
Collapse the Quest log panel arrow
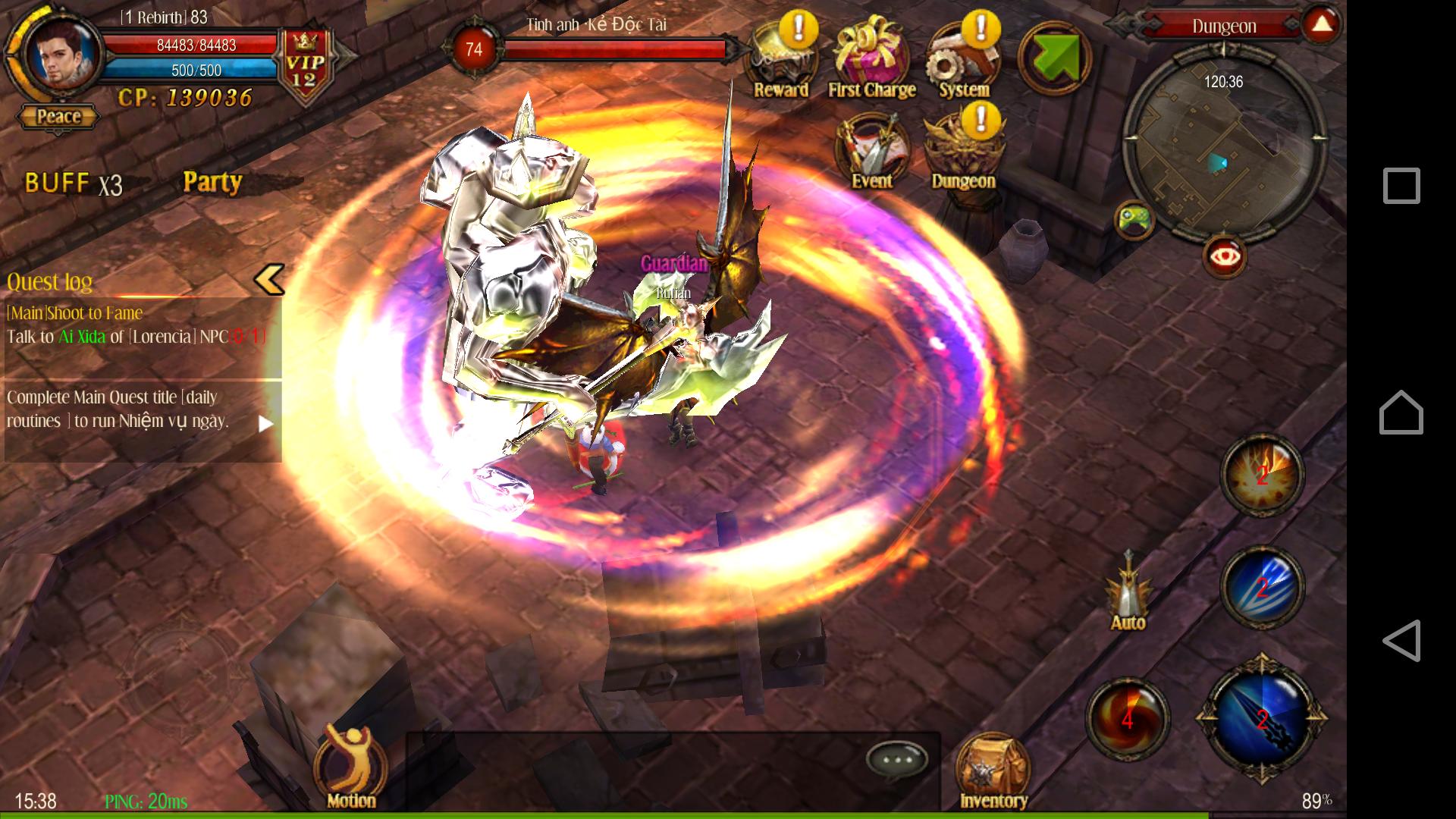269,280
